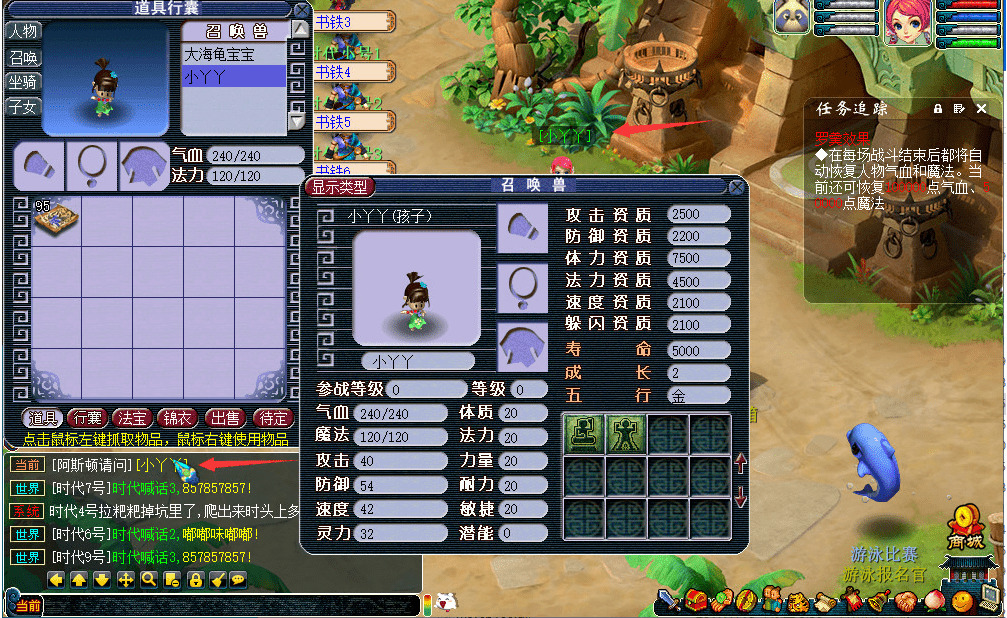Open the treasure chest icon in bottom toolbar
The width and height of the screenshot is (1007, 618).
[697, 602]
